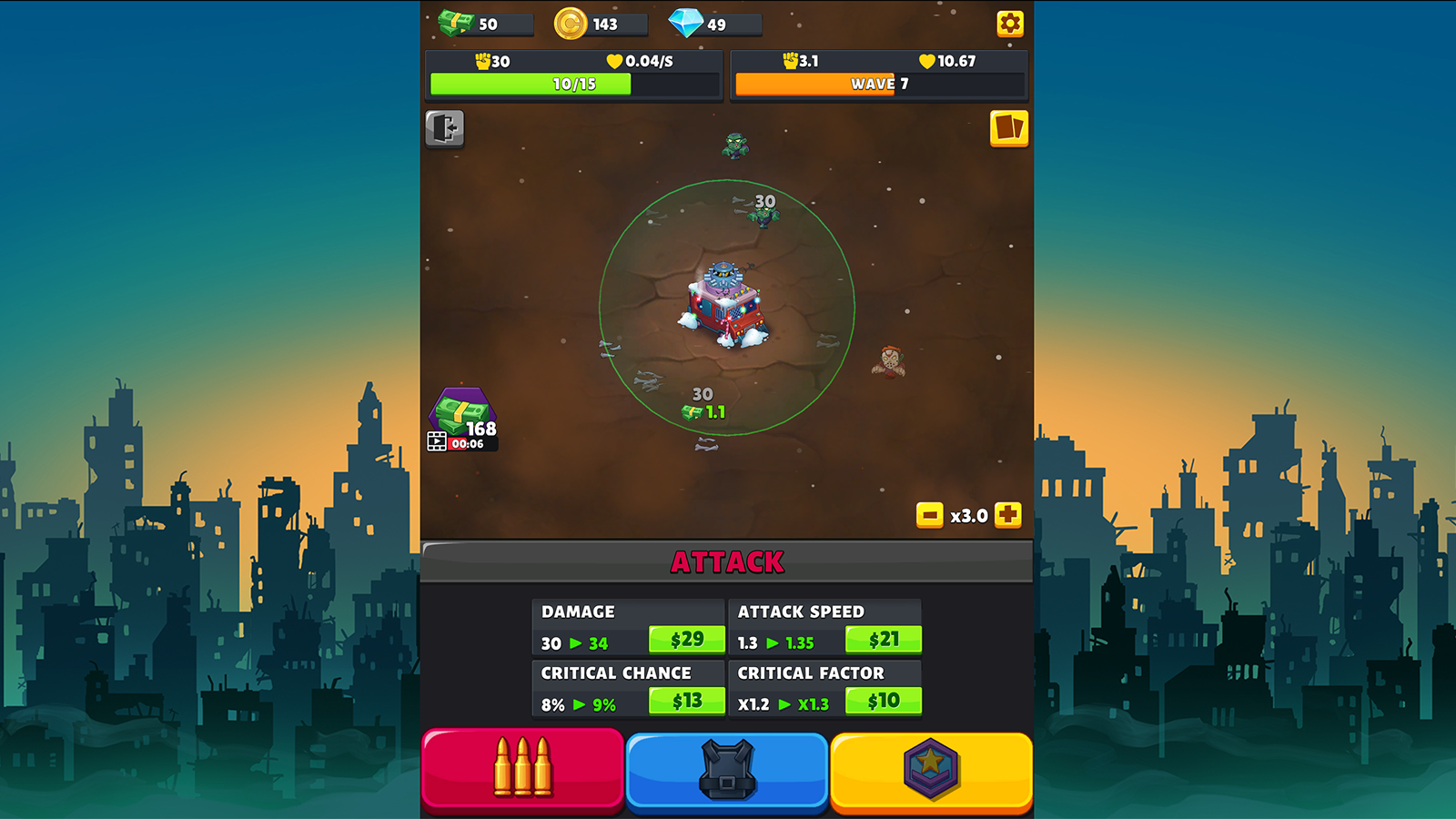The width and height of the screenshot is (1456, 819).
Task: Open the cards panel top right
Action: 1010,129
